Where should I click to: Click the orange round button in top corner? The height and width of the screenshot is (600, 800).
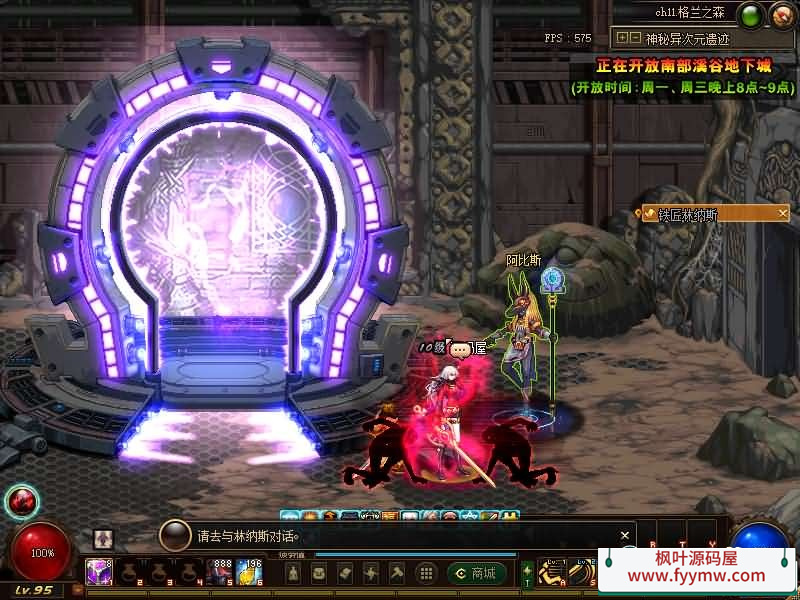(781, 14)
